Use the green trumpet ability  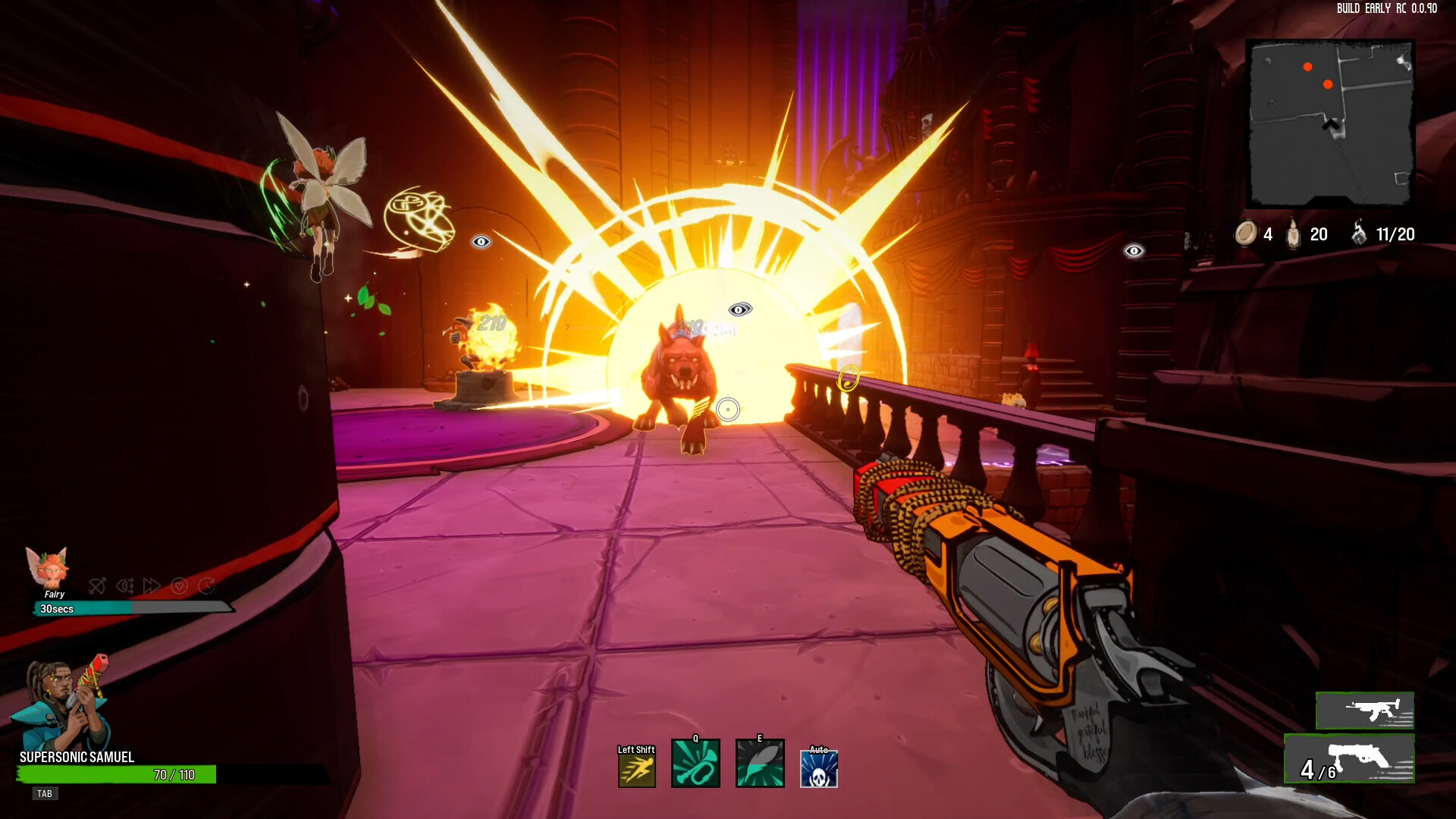point(695,764)
